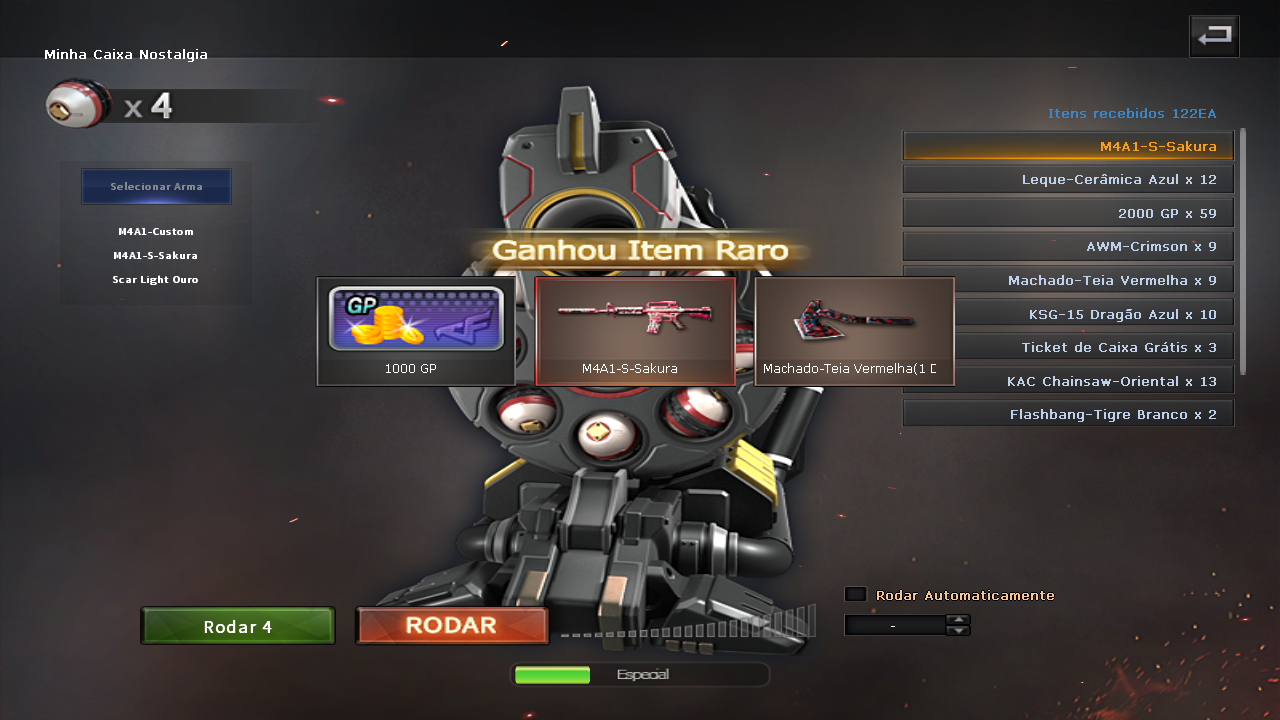This screenshot has width=1280, height=720.
Task: Select the KAC Chainsaw-Oriental row
Action: tap(1068, 381)
